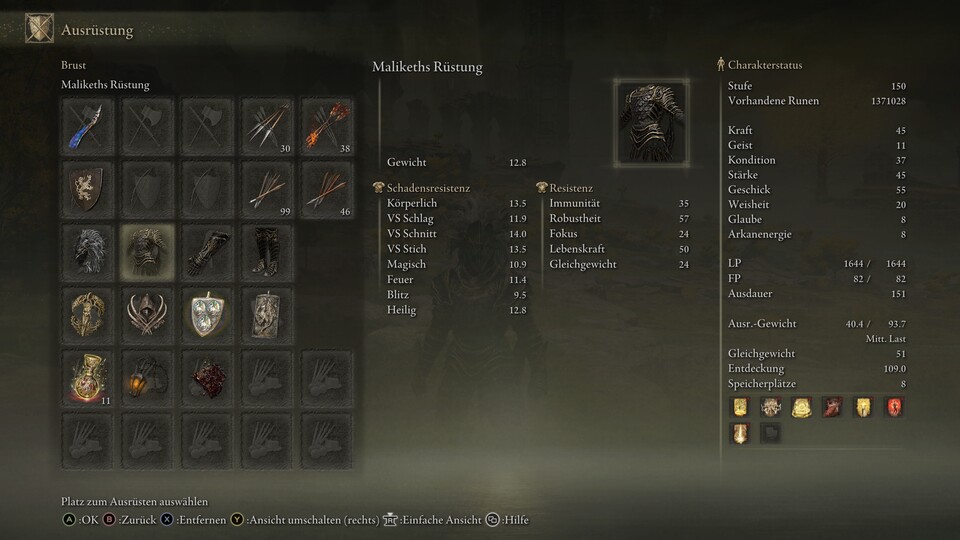Select the leg greaves armor slot
960x540 pixels.
267,251
